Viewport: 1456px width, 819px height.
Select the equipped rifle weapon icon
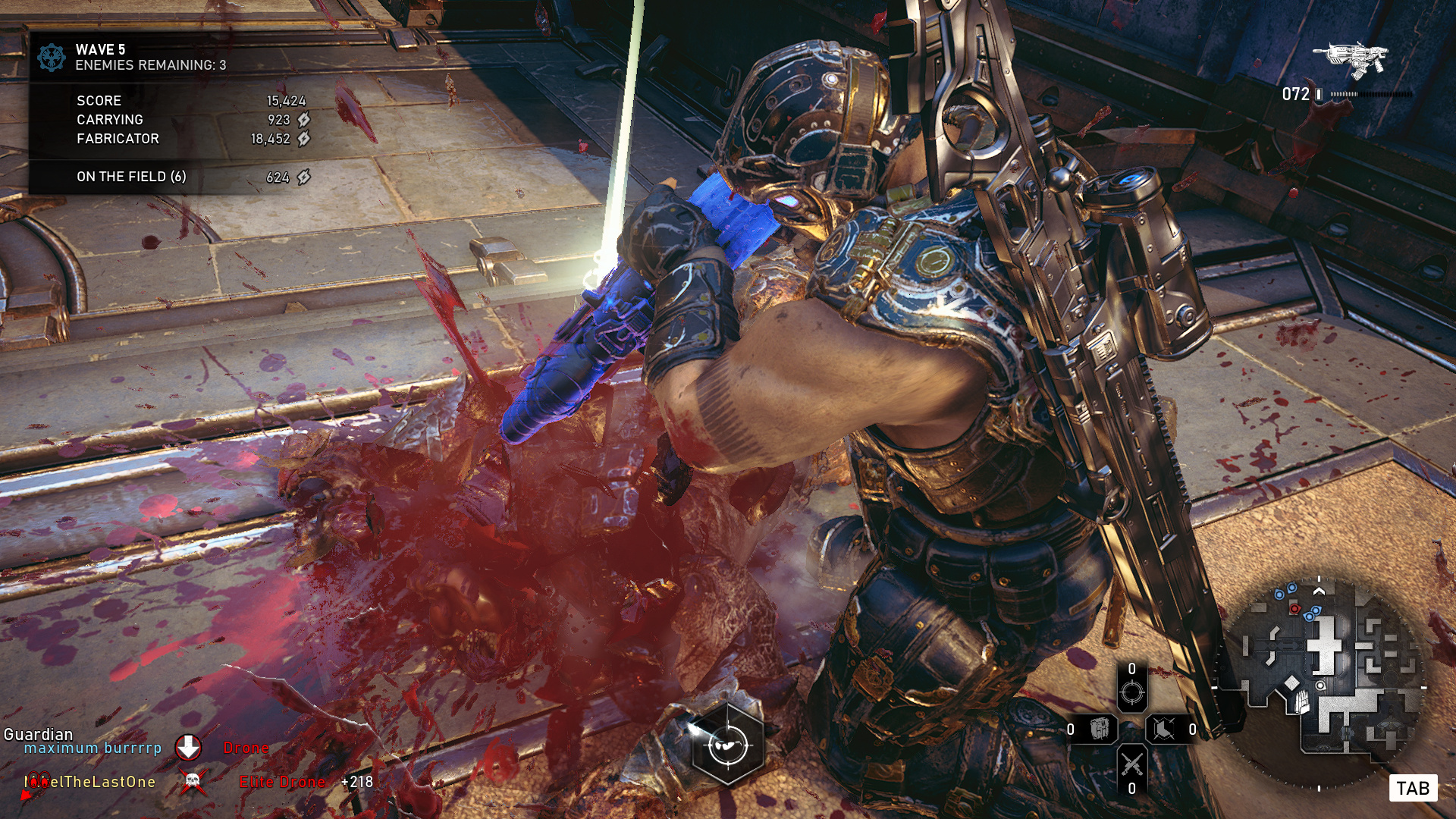pyautogui.click(x=1351, y=59)
